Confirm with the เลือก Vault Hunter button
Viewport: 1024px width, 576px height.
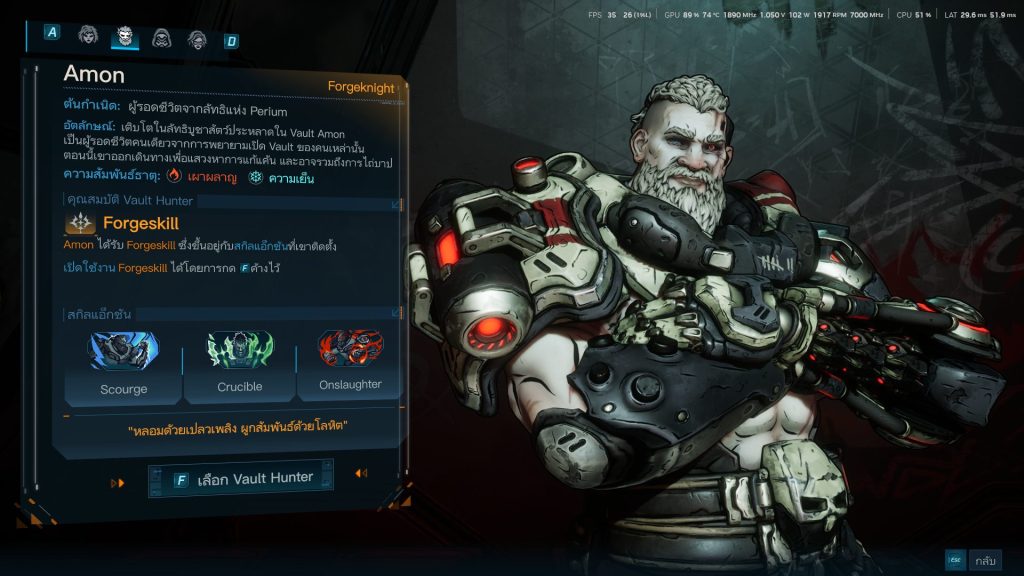coord(241,479)
